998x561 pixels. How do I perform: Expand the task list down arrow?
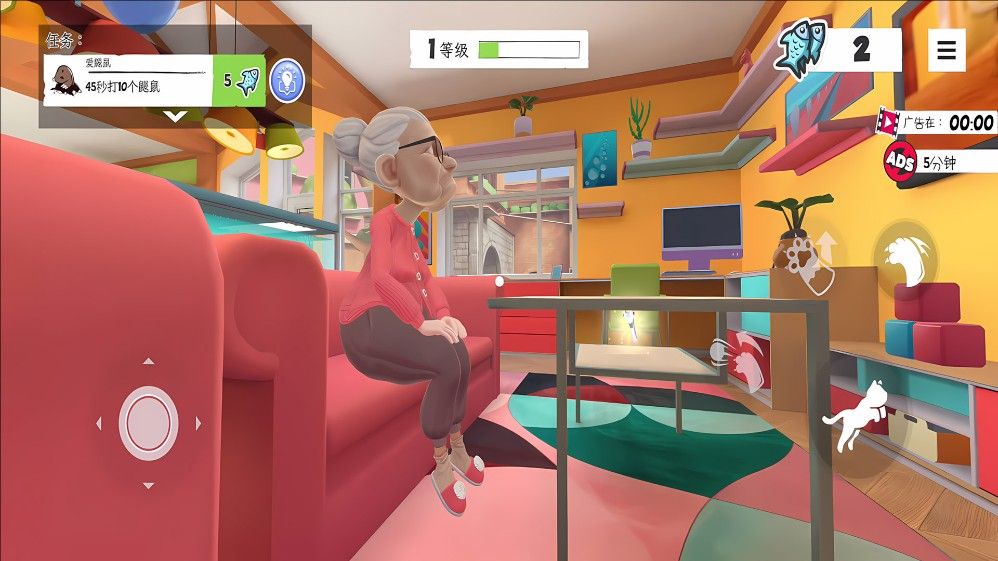(x=175, y=116)
